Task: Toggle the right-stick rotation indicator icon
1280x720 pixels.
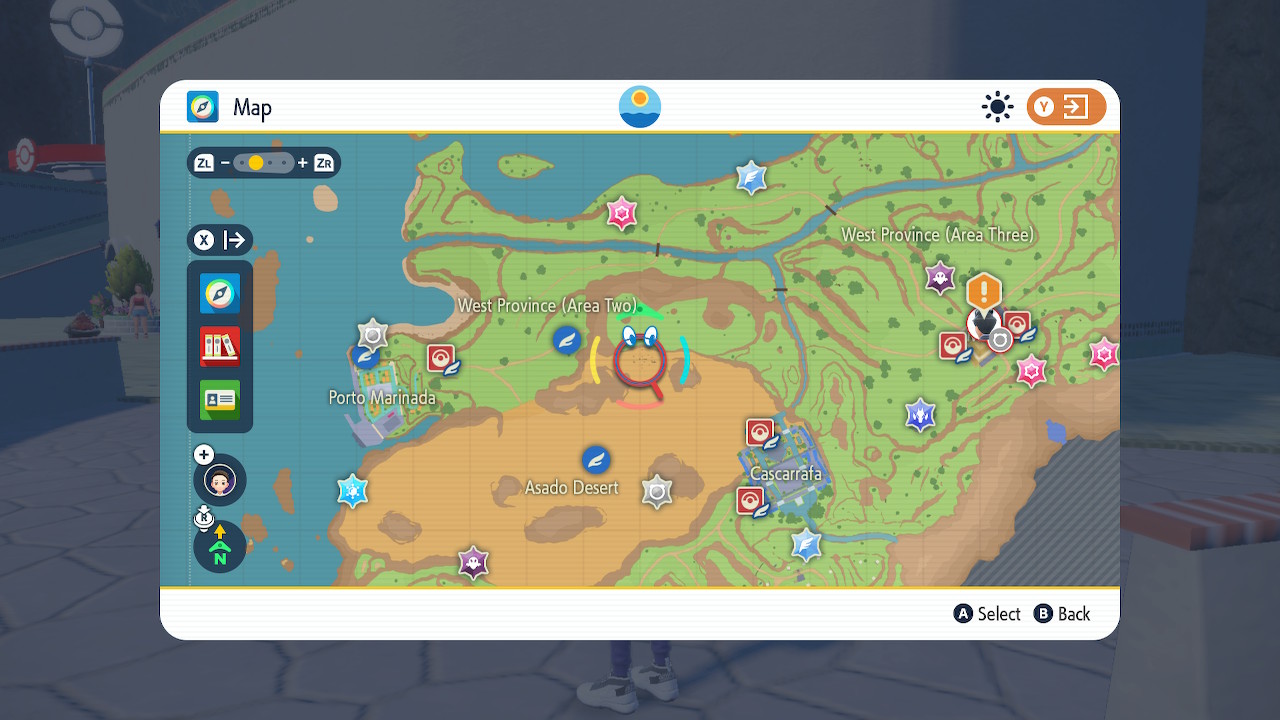Action: [203, 518]
